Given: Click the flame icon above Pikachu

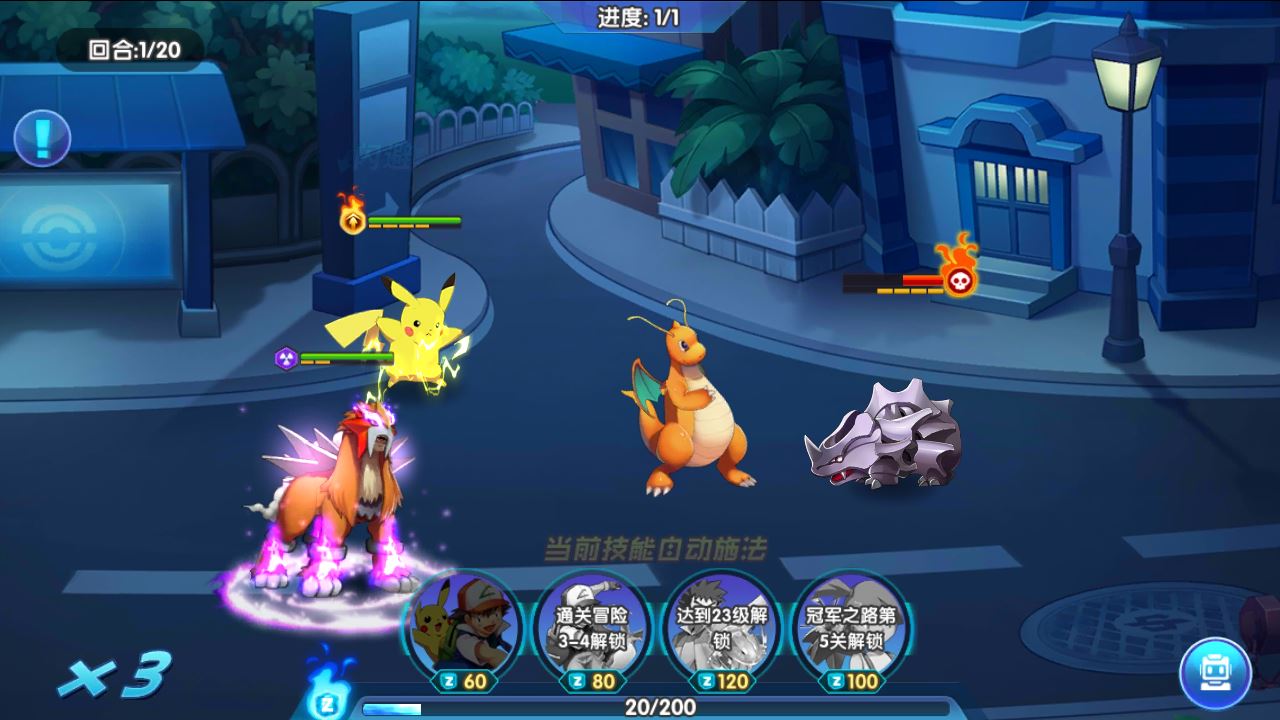Looking at the screenshot, I should (x=351, y=222).
